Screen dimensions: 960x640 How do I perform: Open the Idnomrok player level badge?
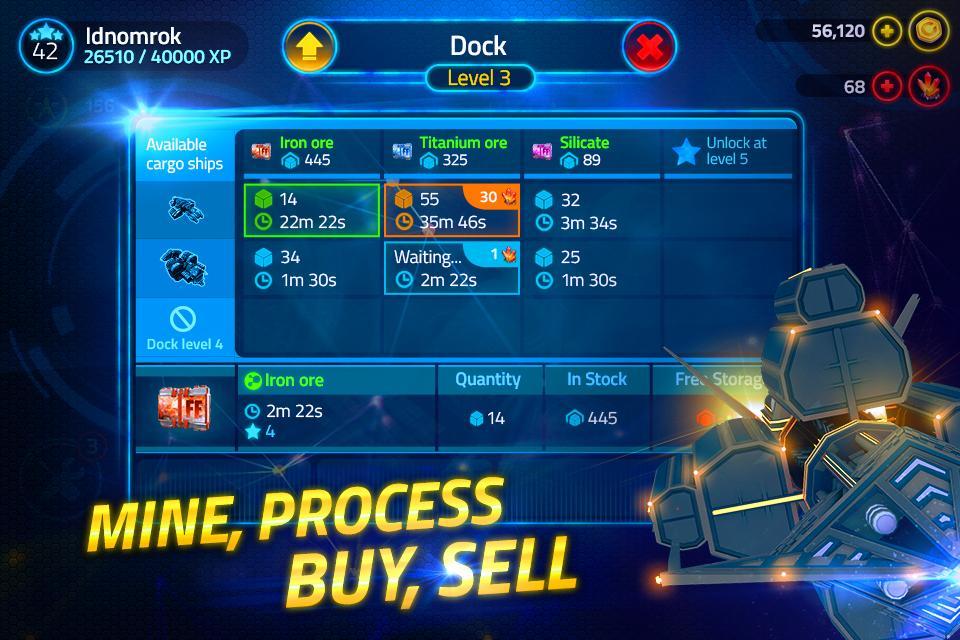pos(45,45)
